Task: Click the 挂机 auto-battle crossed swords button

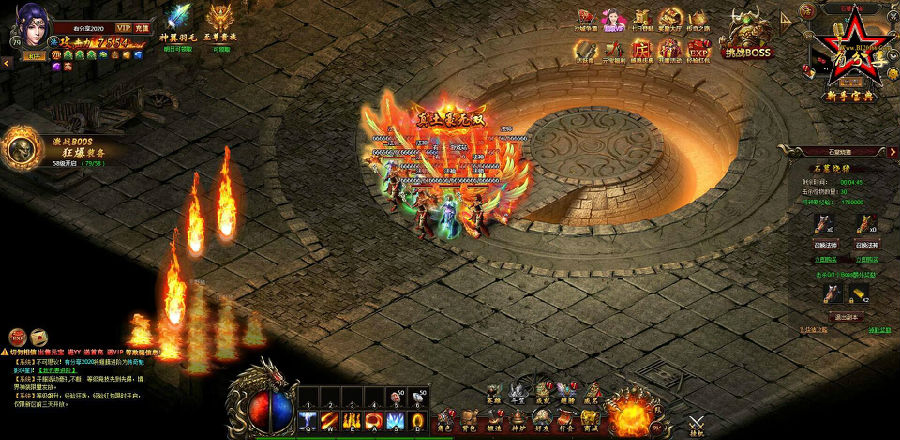Action: tap(696, 422)
